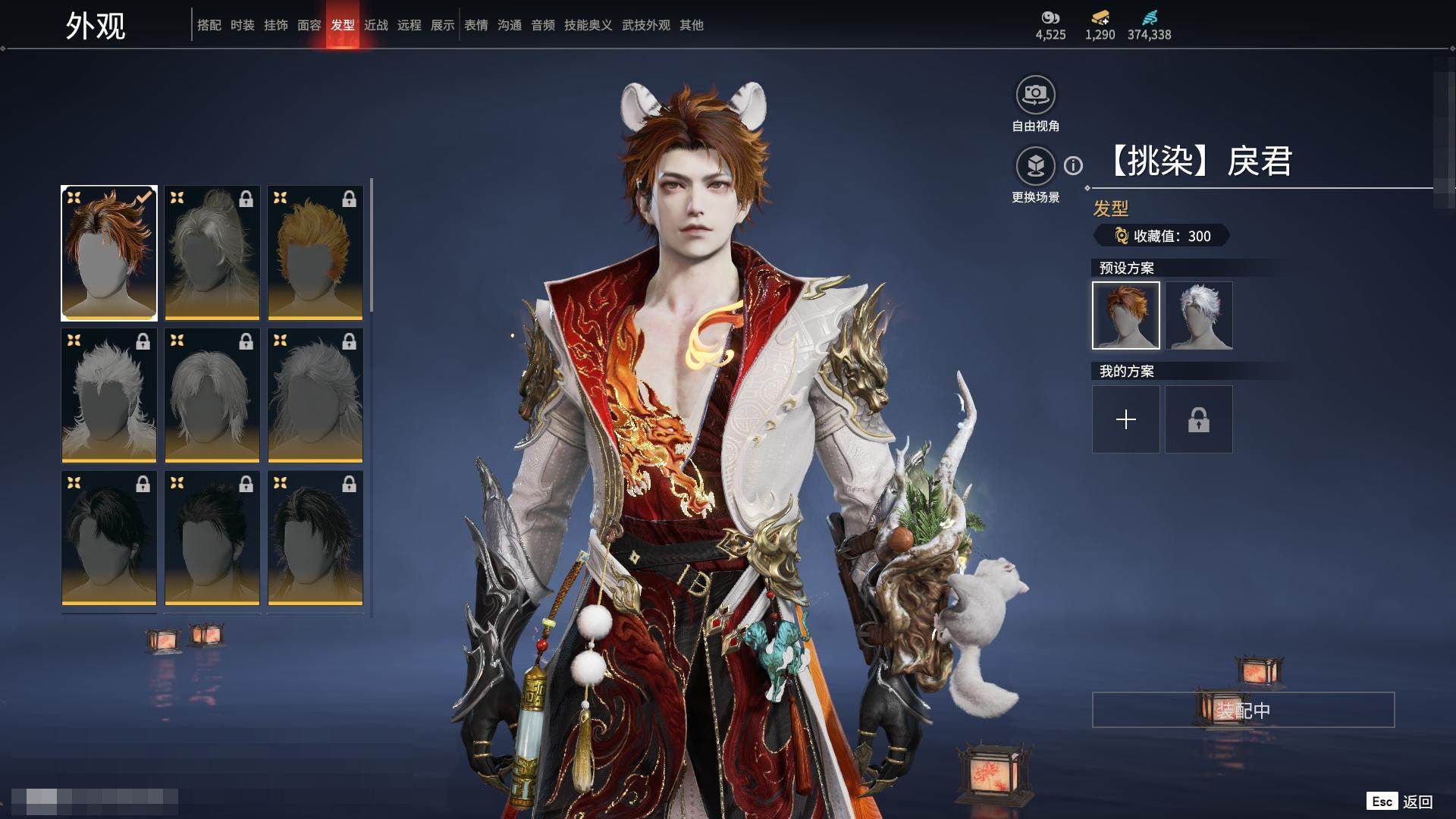Open the 近战 melee tab
Image resolution: width=1456 pixels, height=819 pixels.
[x=376, y=25]
